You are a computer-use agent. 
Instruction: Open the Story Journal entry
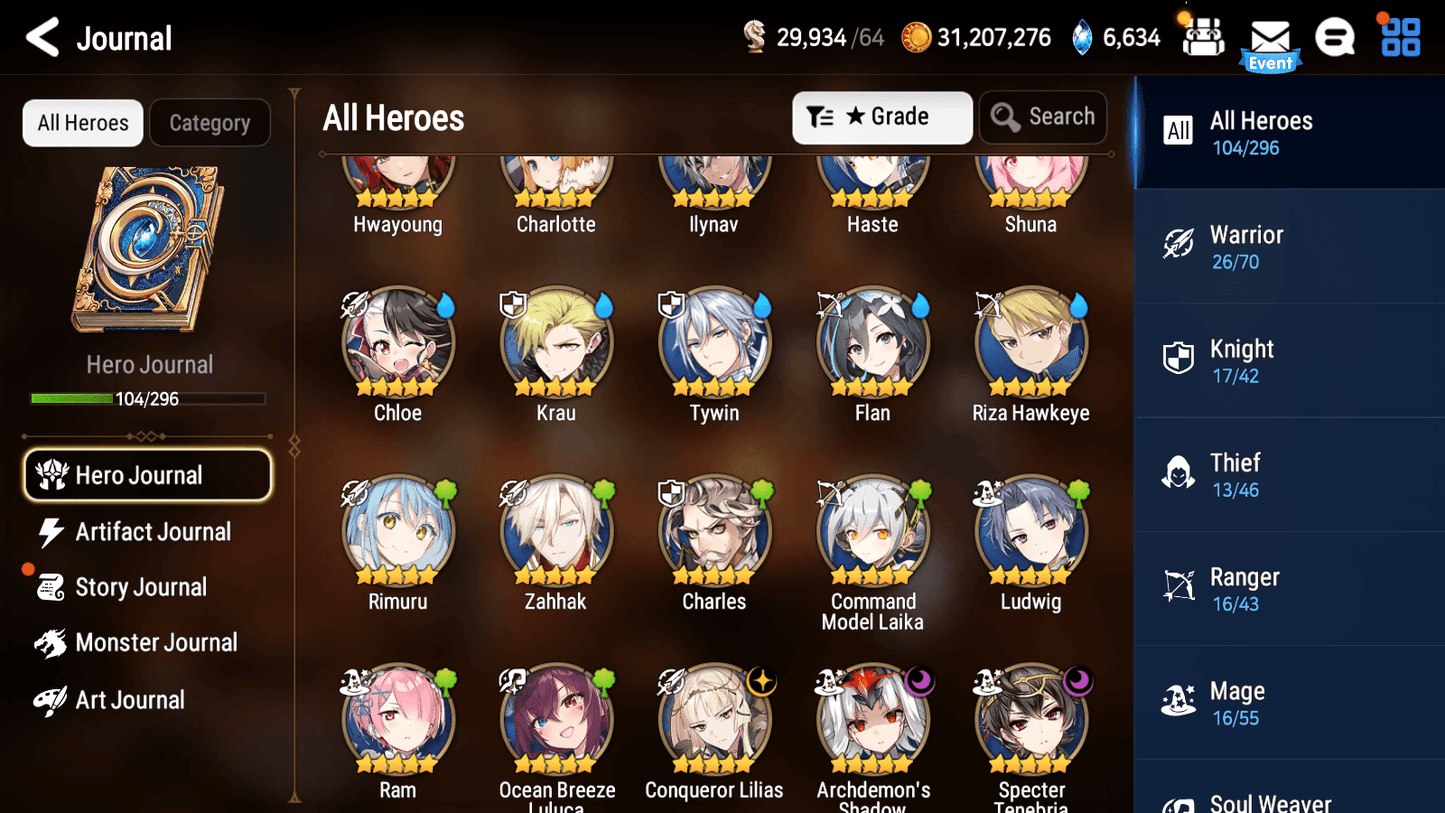click(141, 587)
